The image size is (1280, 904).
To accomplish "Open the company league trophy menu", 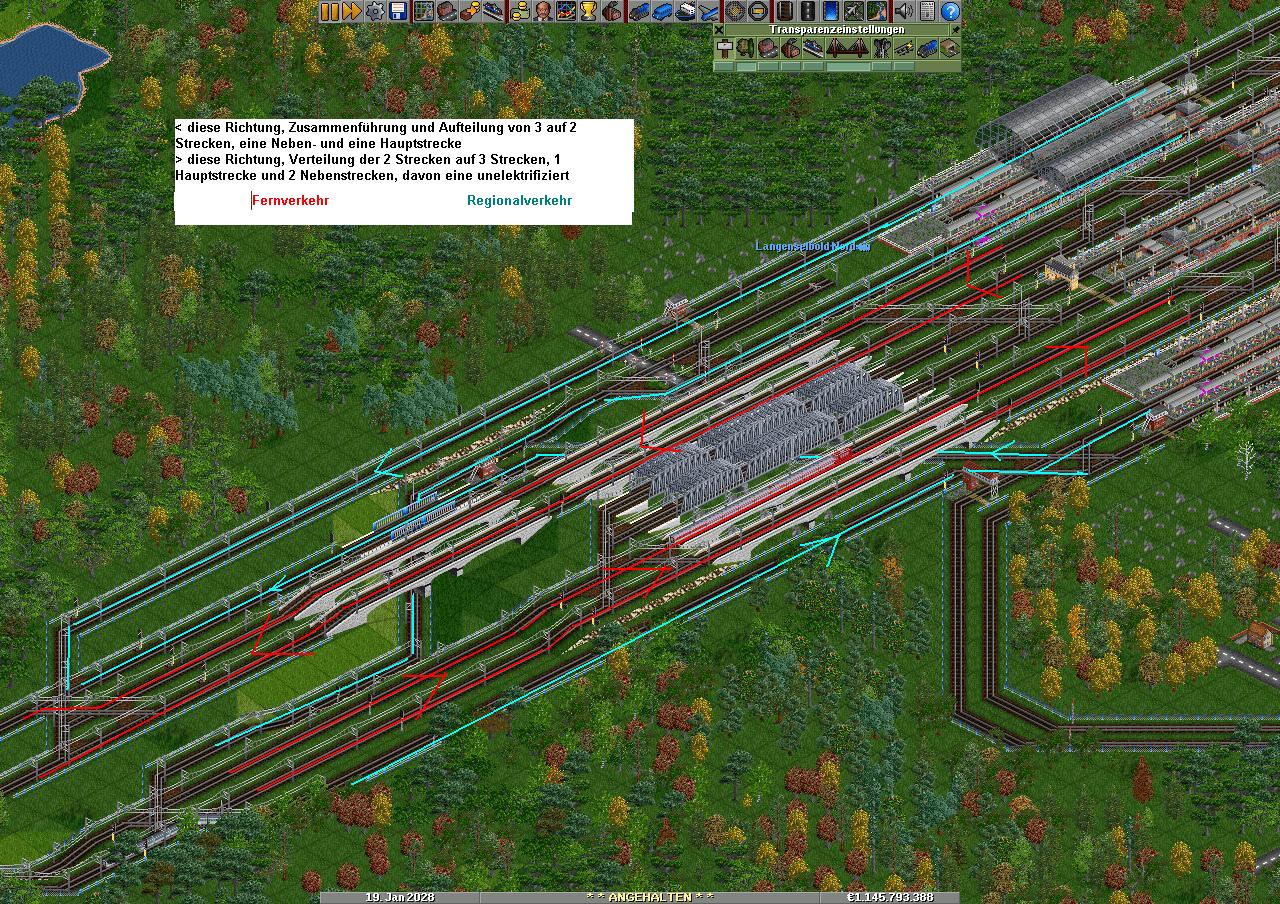I will pos(588,11).
